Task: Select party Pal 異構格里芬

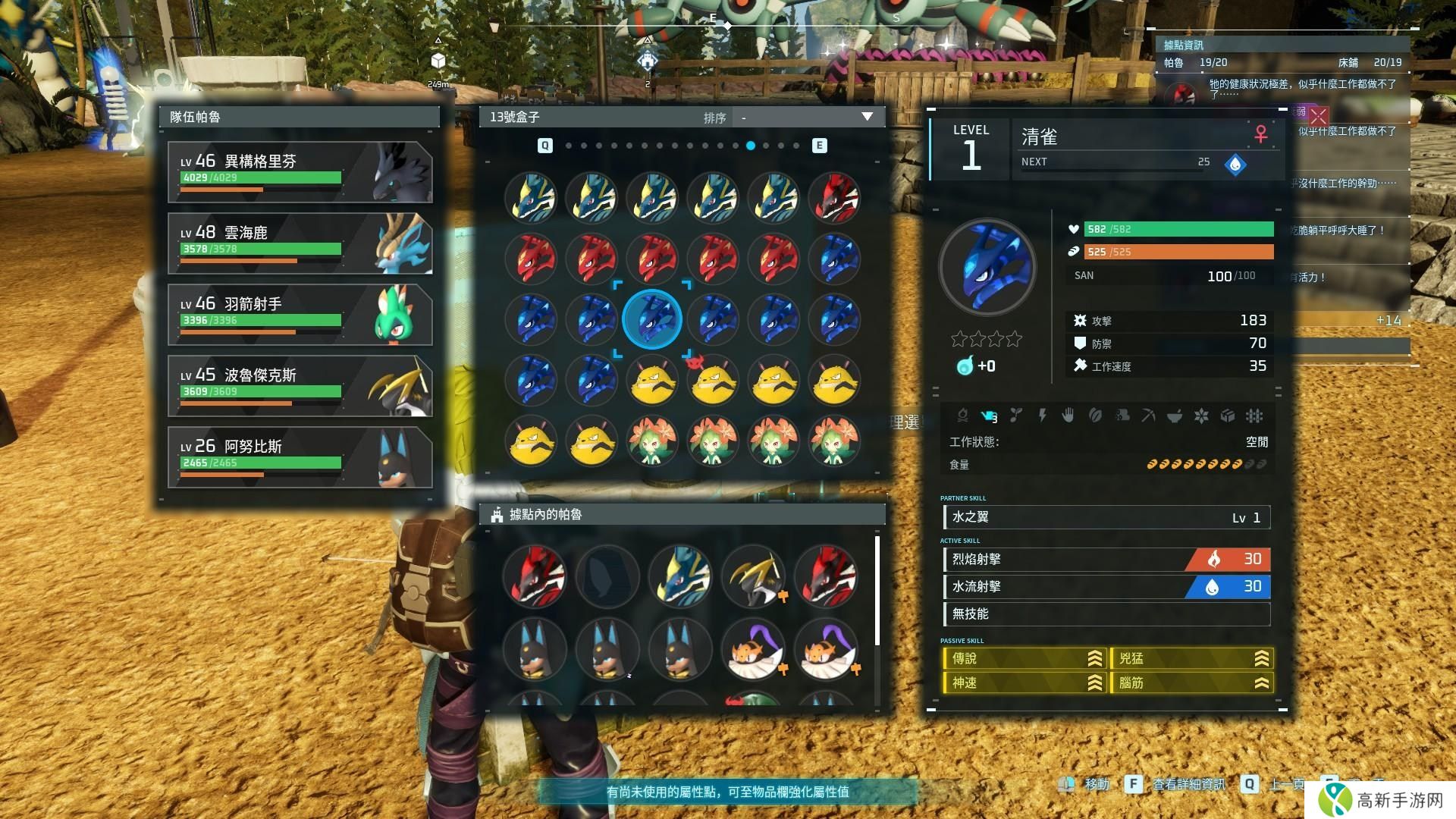Action: click(x=300, y=172)
